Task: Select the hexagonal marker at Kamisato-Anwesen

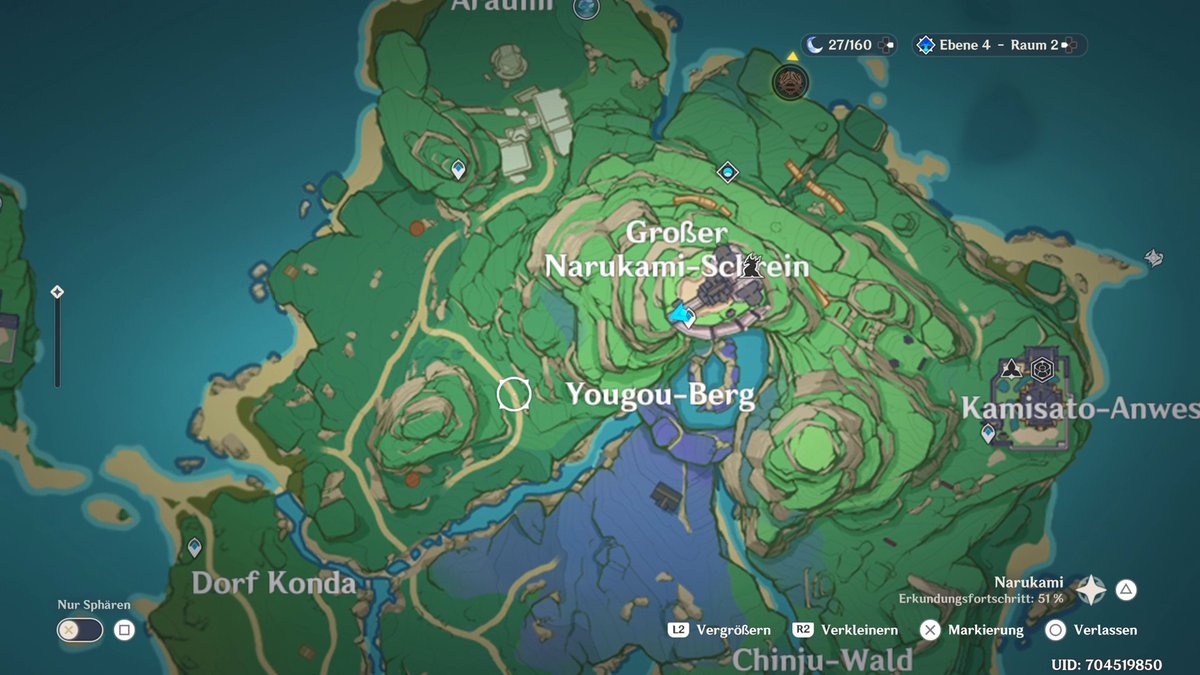Action: click(1042, 369)
